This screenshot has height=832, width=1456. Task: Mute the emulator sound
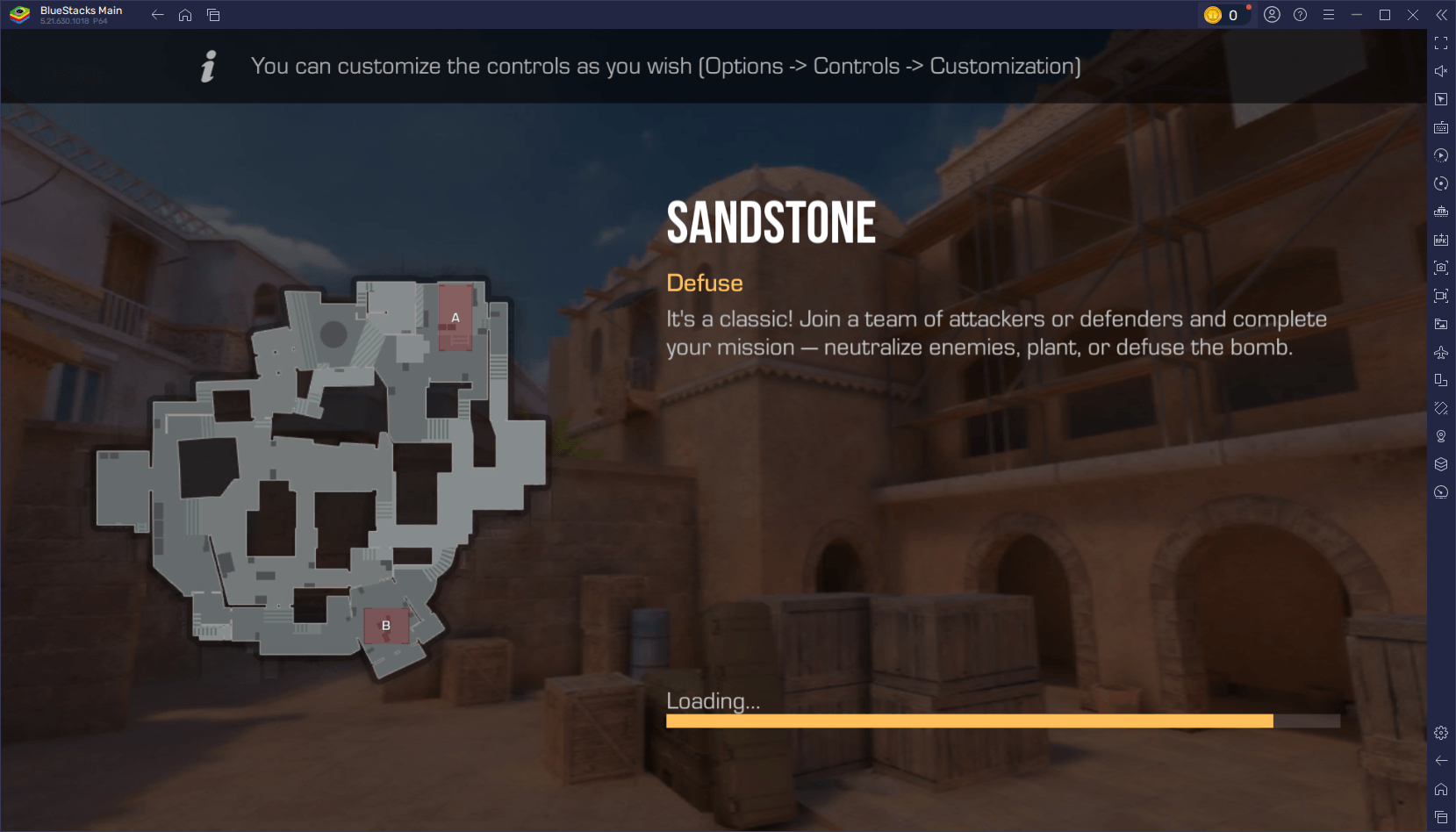(1441, 70)
